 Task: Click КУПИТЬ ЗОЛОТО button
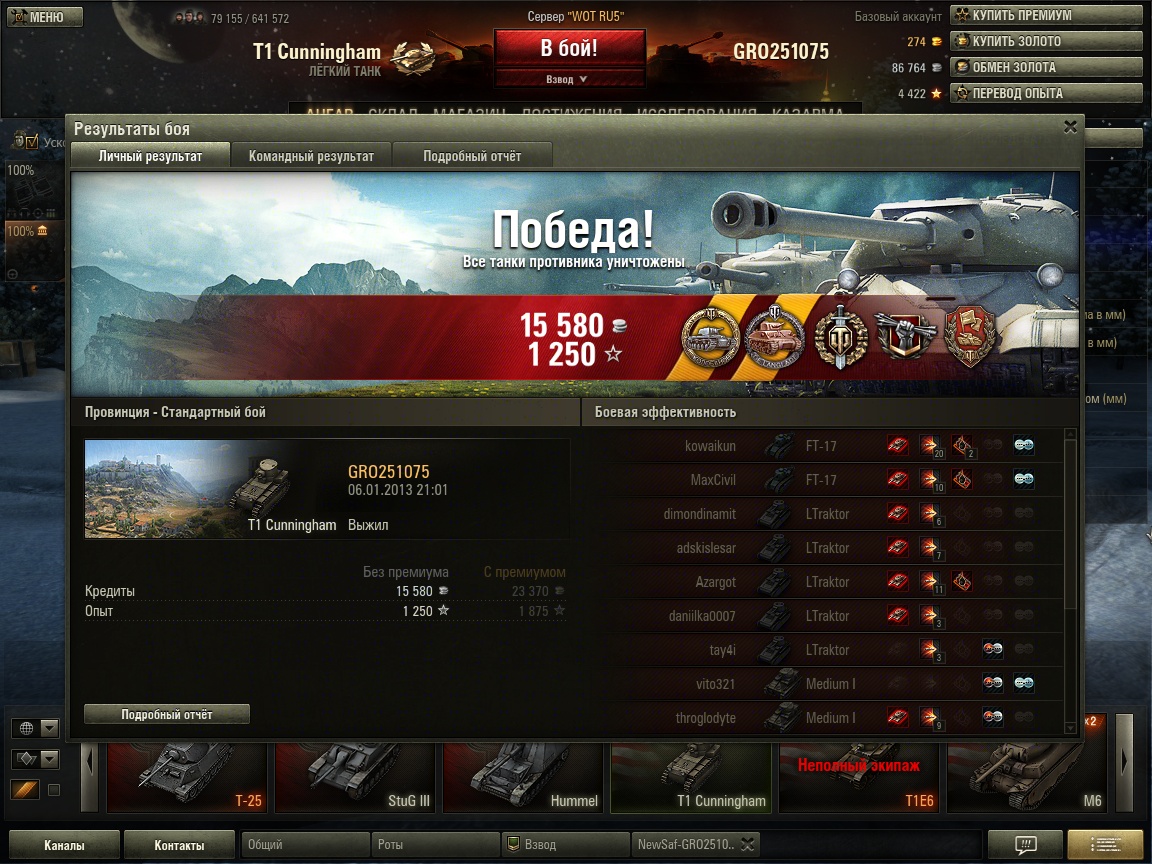coord(1045,41)
